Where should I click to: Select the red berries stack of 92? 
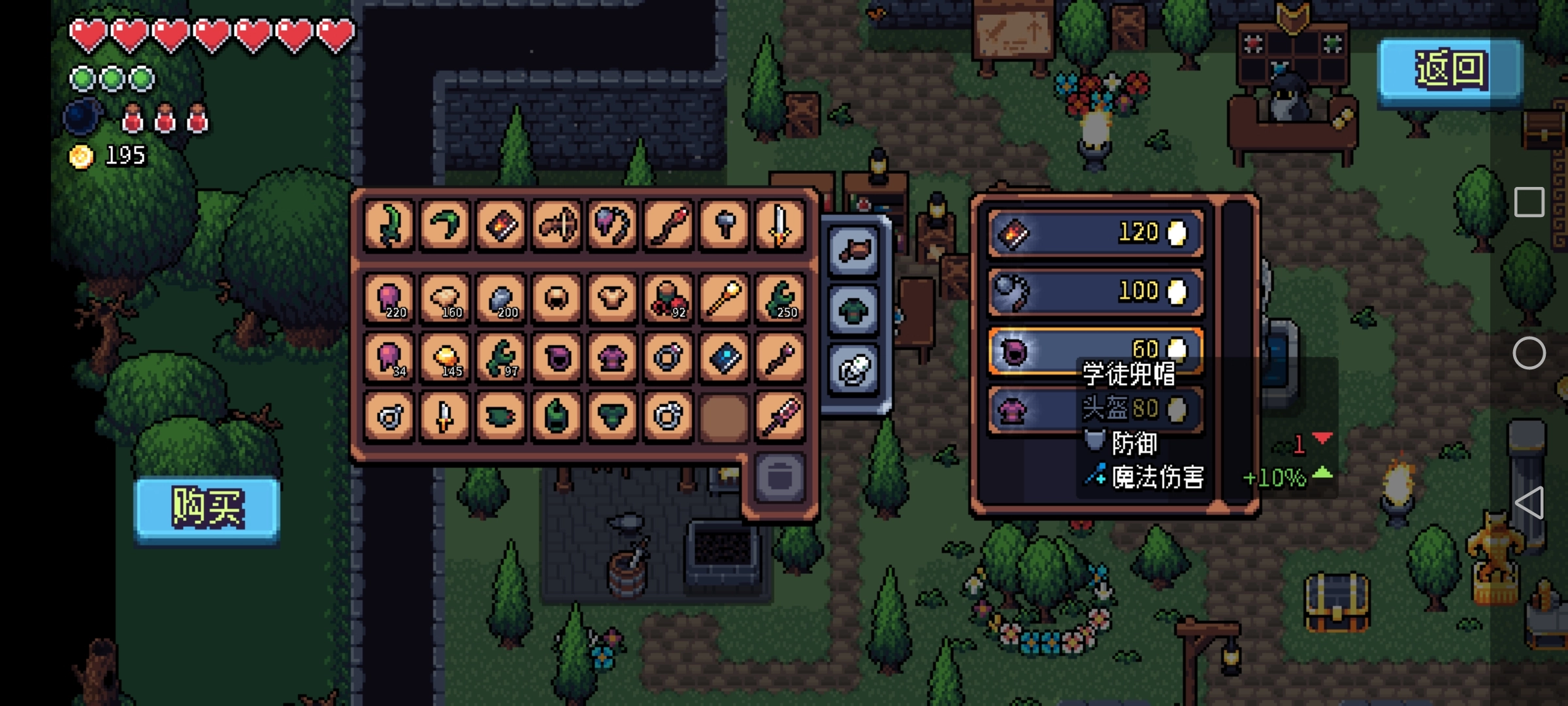pyautogui.click(x=668, y=298)
